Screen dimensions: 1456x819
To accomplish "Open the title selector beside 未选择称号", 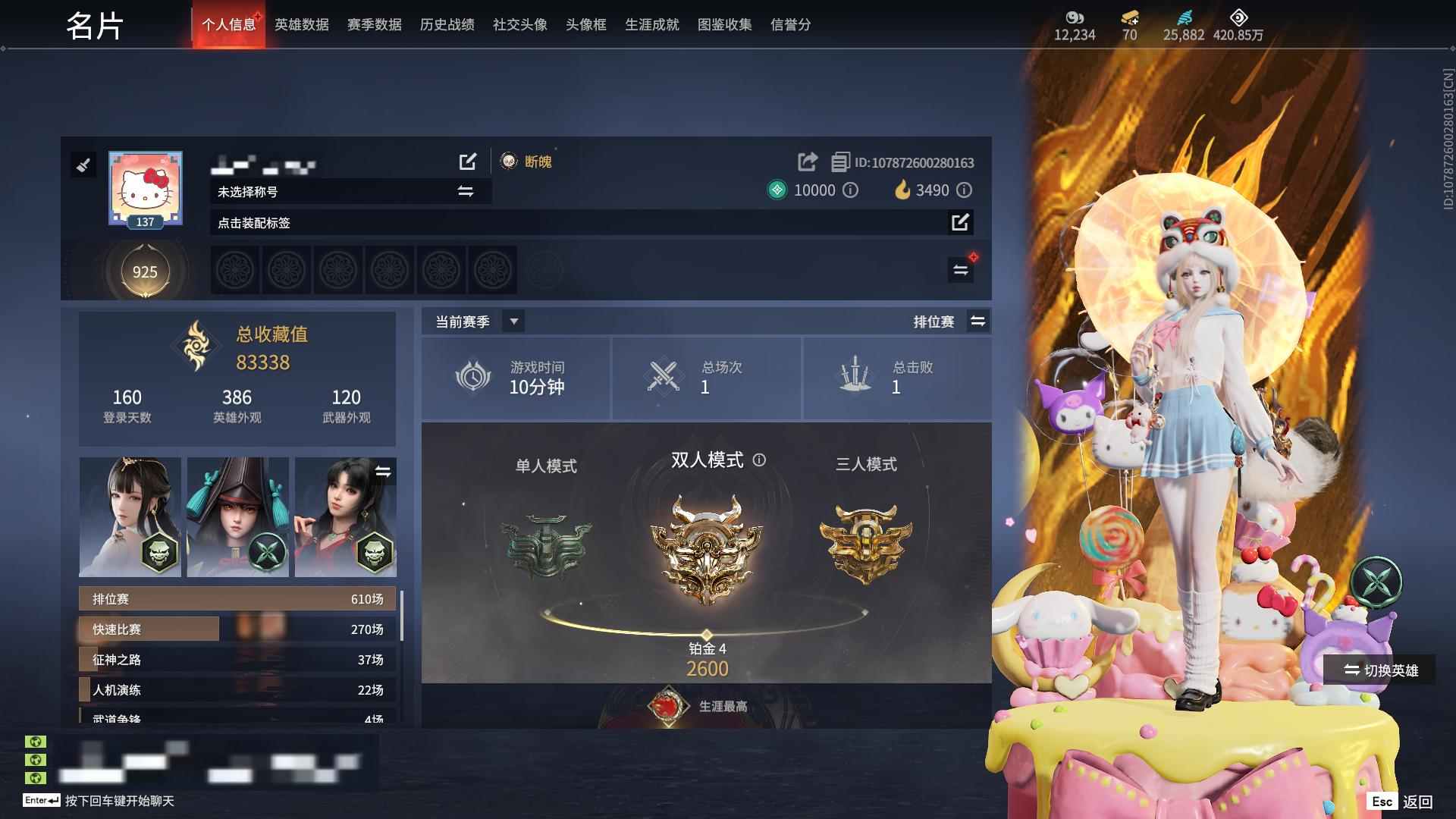I will (x=466, y=192).
